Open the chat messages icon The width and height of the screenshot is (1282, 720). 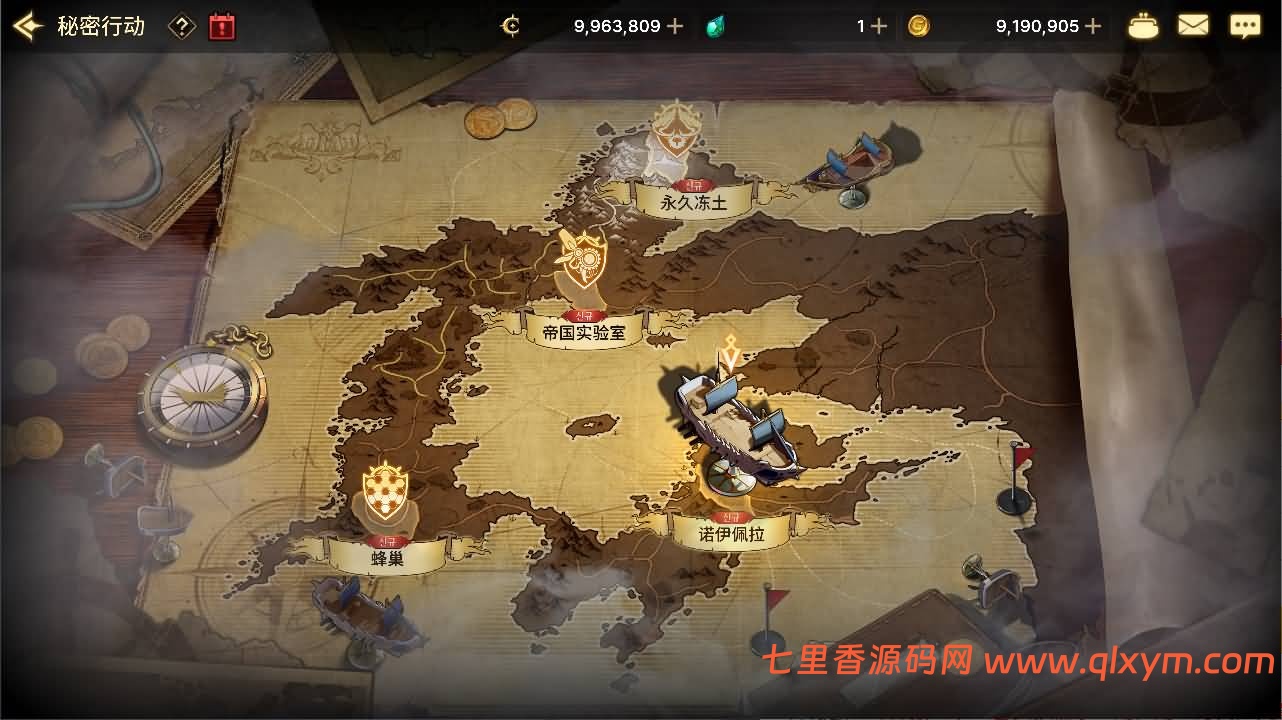1245,26
